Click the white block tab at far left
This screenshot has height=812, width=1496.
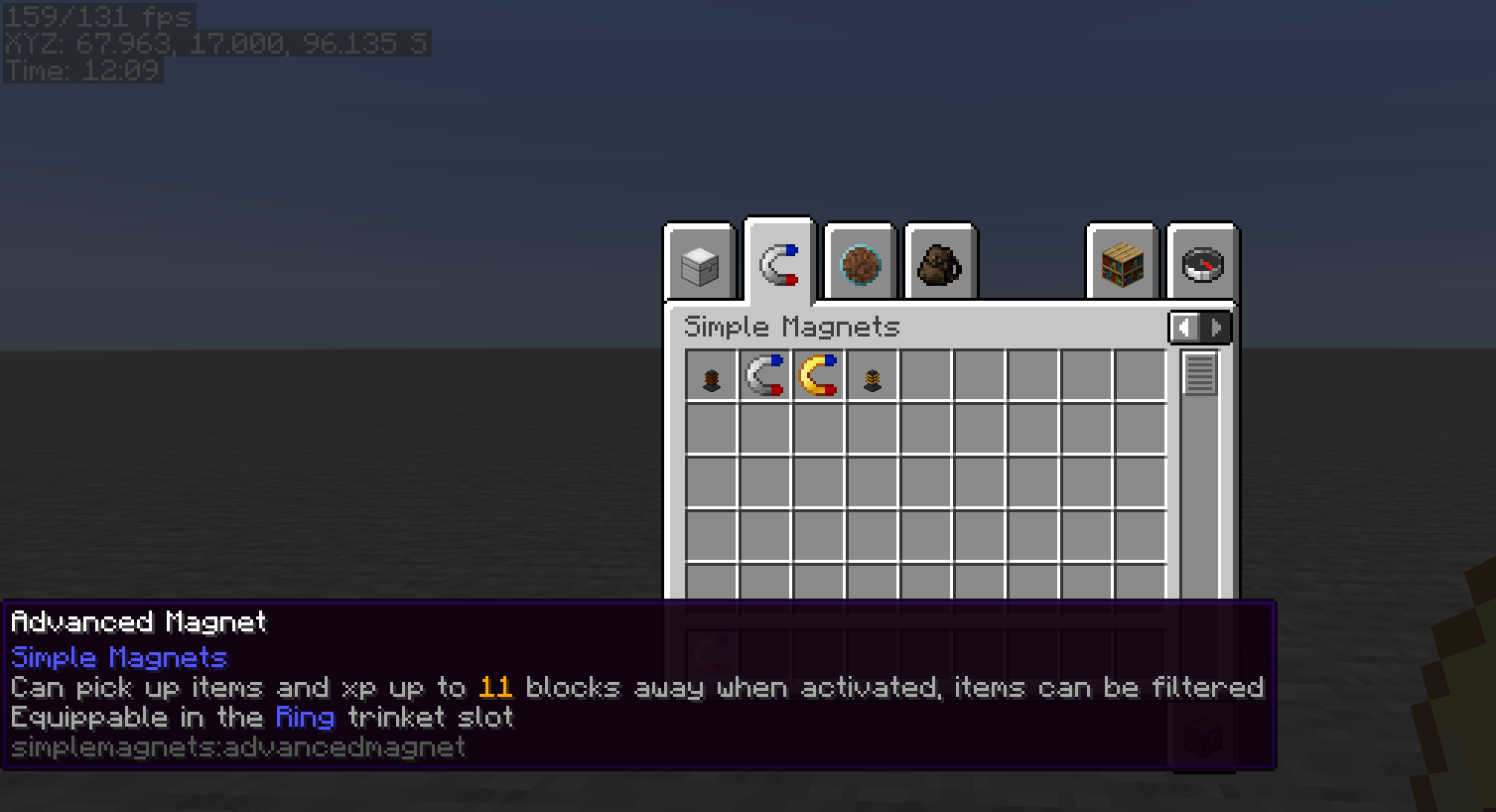click(x=698, y=263)
